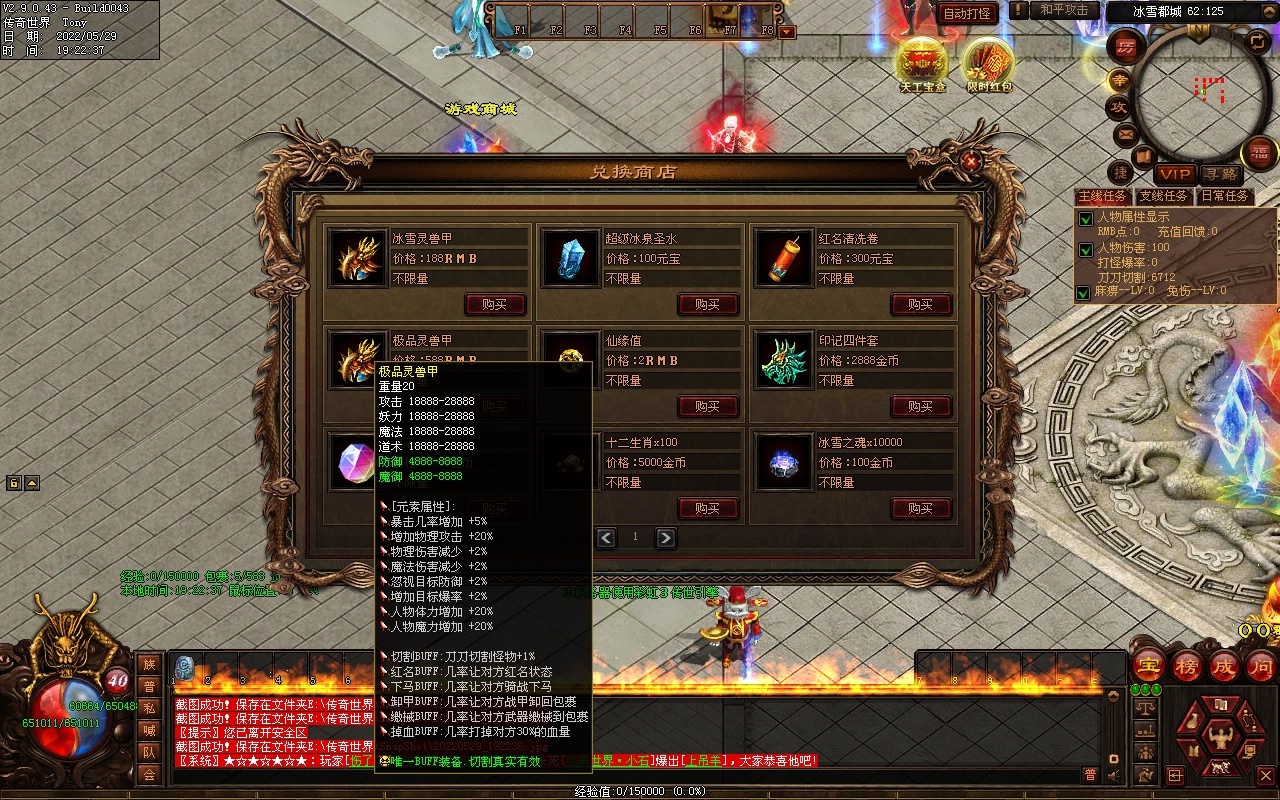Switch to the 日常任务 daily quest tab

(x=1225, y=196)
